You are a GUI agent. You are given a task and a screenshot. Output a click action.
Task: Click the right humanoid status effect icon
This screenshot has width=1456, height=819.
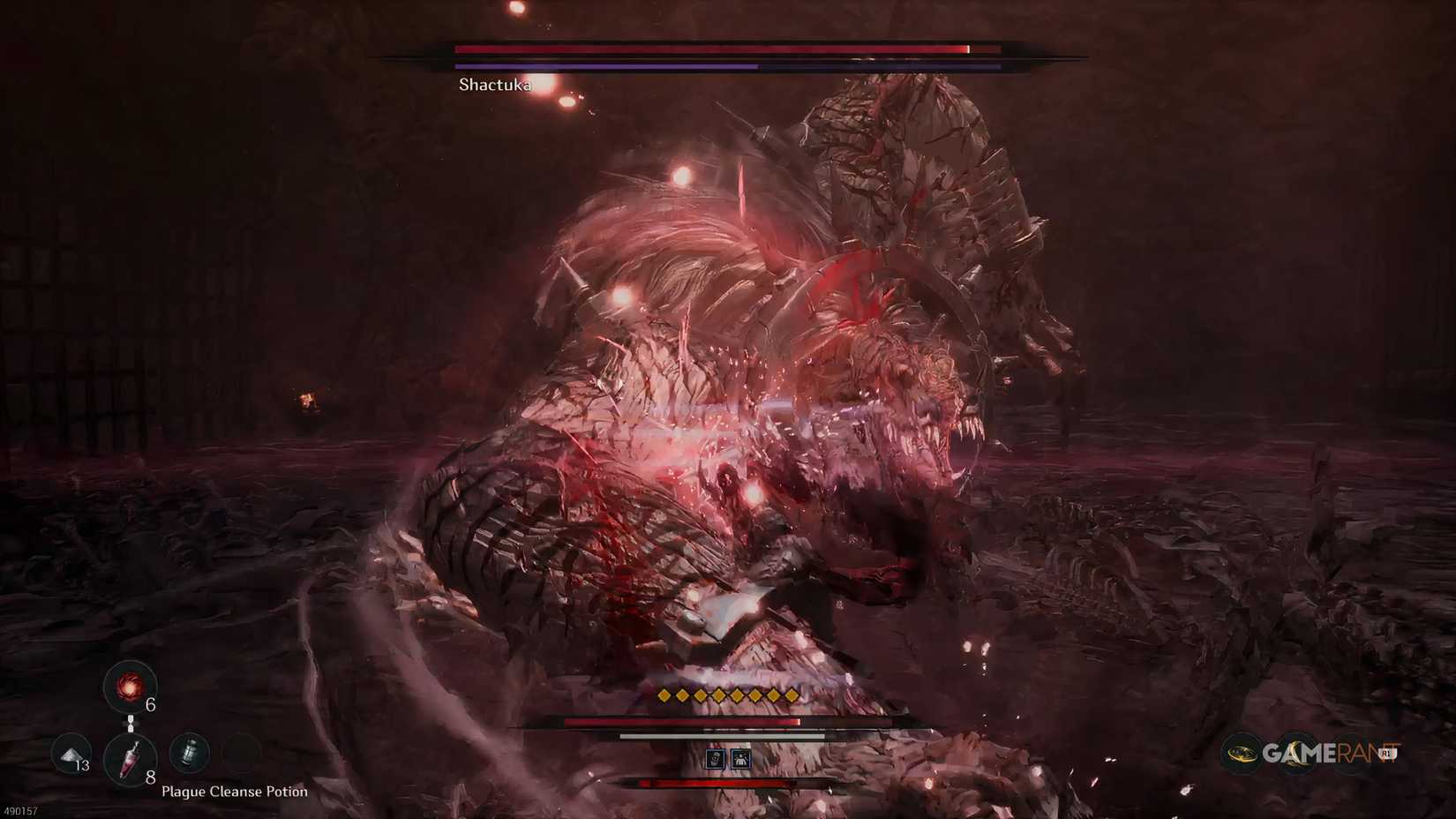(740, 760)
